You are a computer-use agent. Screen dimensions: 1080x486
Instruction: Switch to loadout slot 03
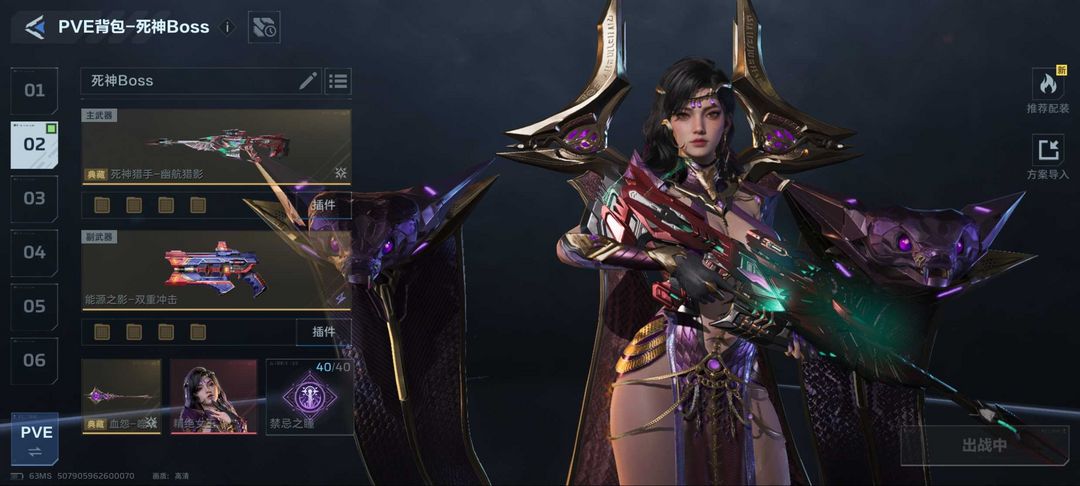tap(35, 198)
